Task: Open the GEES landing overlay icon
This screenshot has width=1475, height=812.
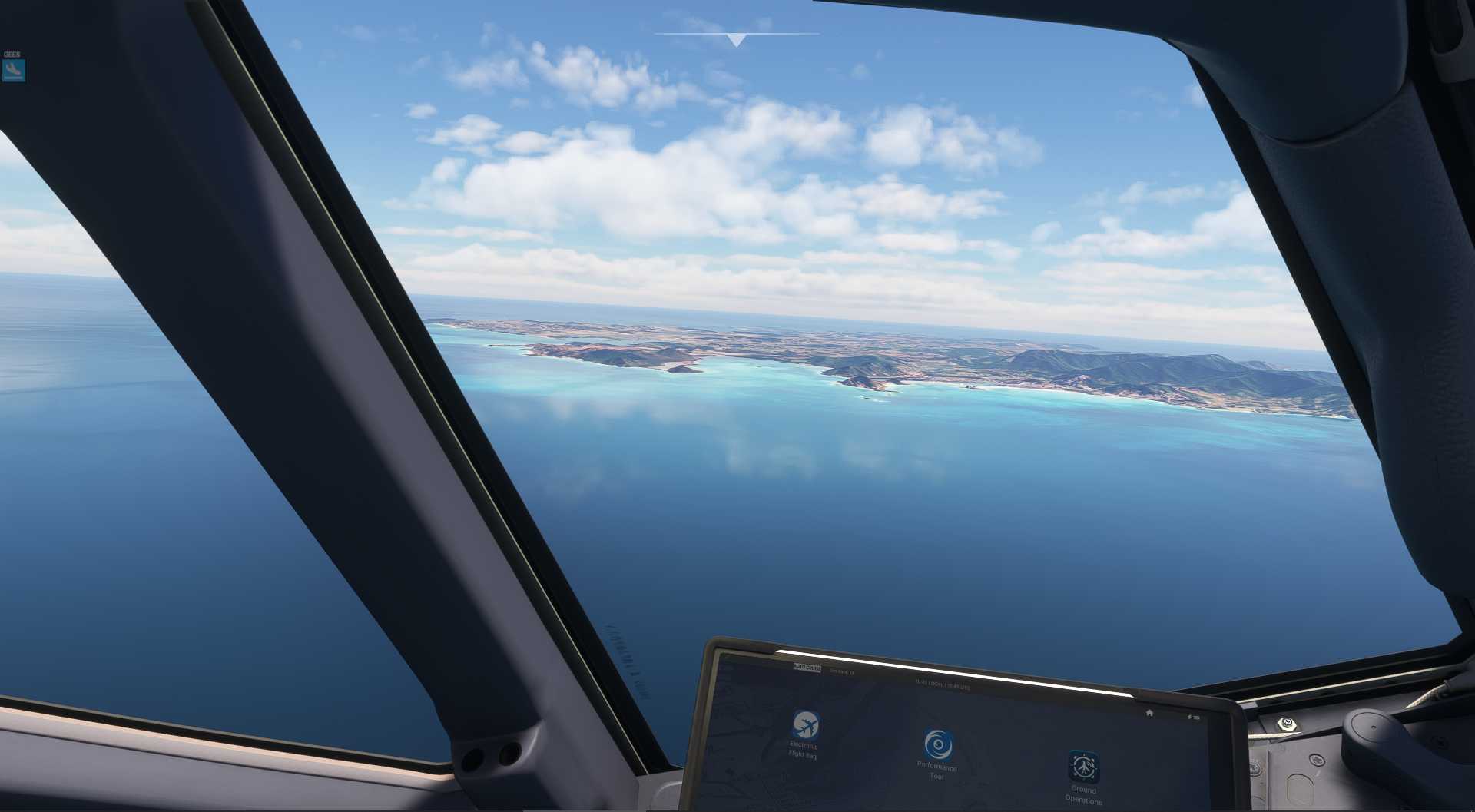Action: [14, 71]
